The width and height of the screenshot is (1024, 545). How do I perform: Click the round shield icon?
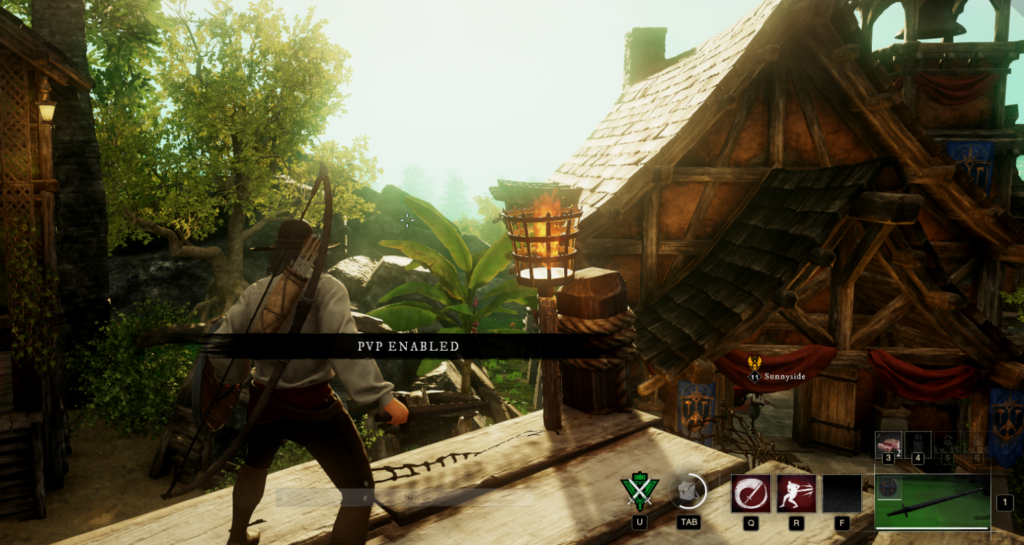[x=888, y=487]
